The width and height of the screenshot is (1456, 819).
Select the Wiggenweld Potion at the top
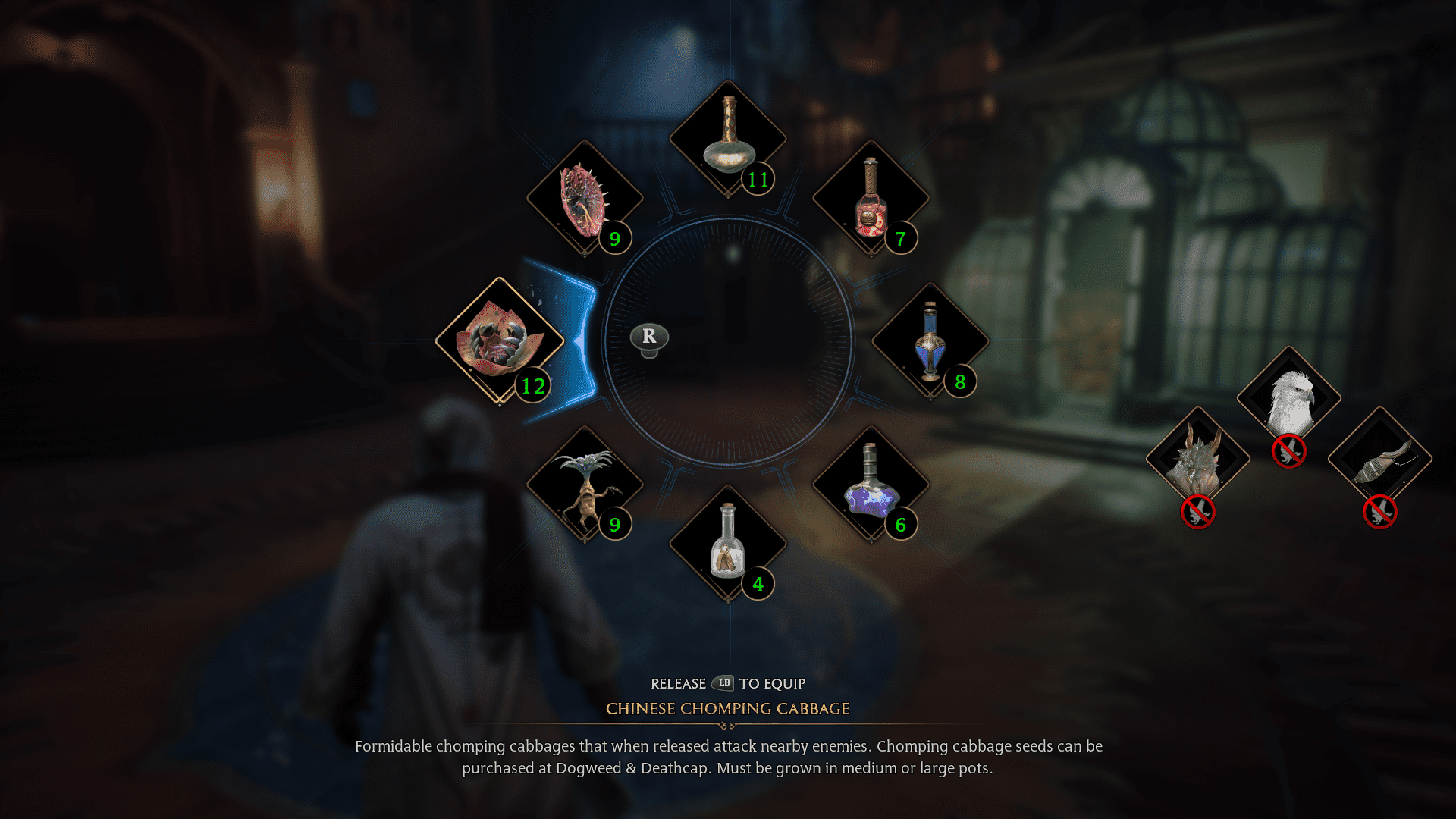click(x=728, y=136)
